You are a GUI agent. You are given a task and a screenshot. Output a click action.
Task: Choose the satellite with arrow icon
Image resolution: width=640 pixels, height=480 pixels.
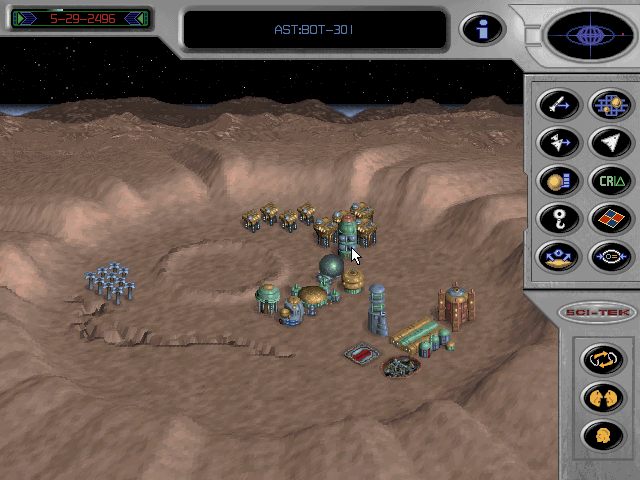coord(557,143)
